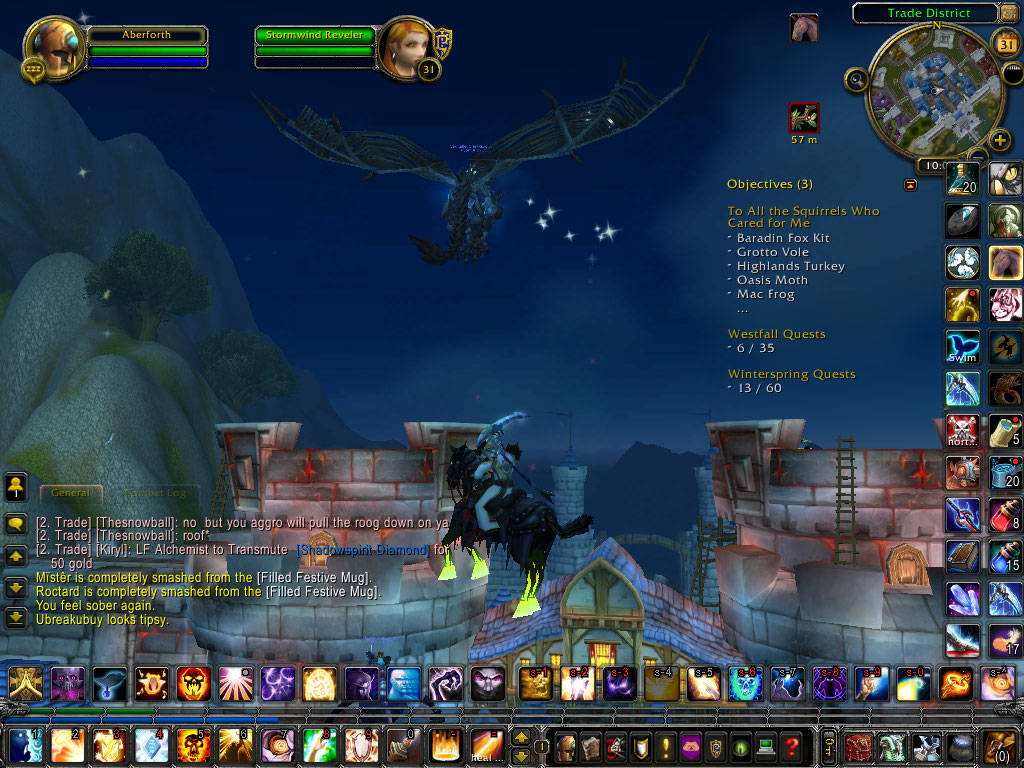The image size is (1024, 768).
Task: Open the red question mark help button
Action: pyautogui.click(x=791, y=746)
